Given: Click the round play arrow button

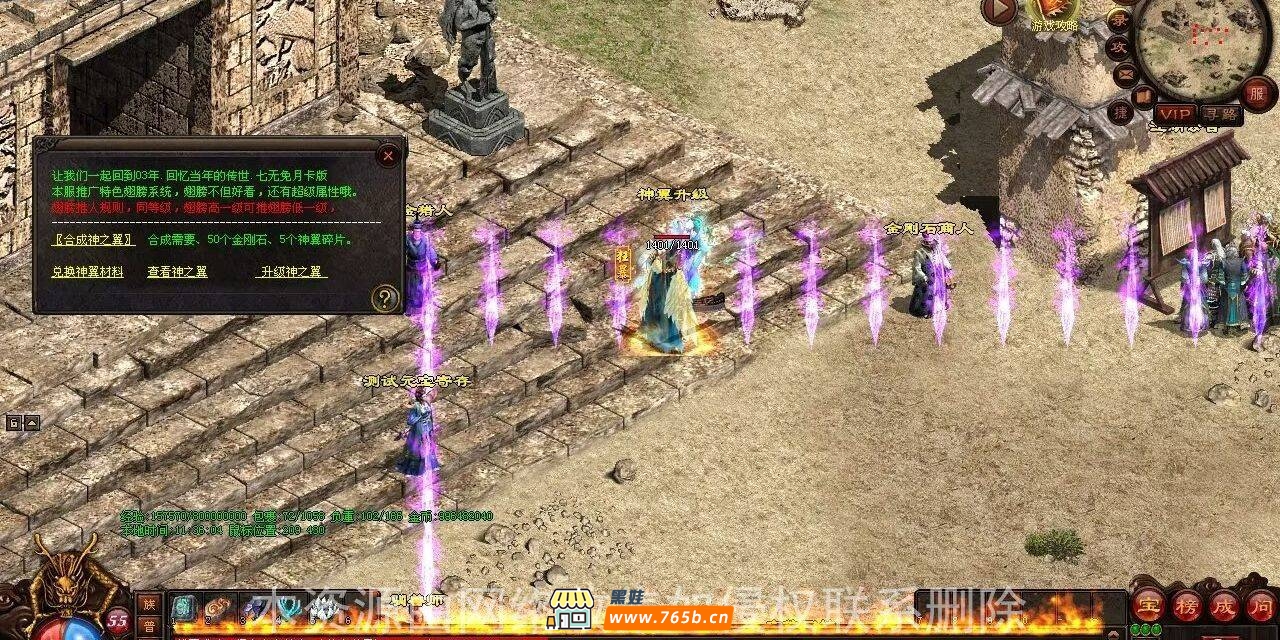Looking at the screenshot, I should click(999, 10).
